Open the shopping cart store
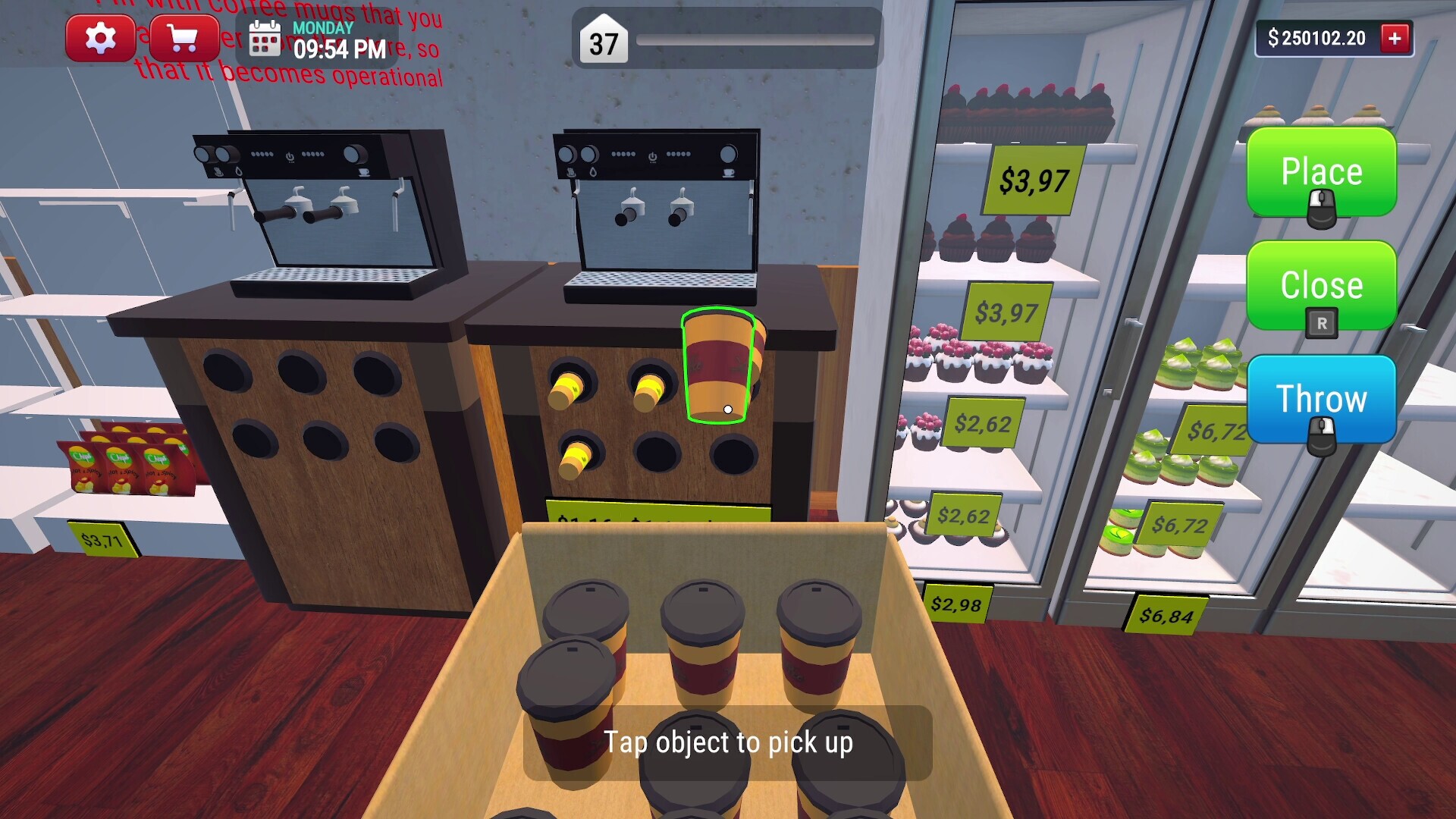Image resolution: width=1456 pixels, height=819 pixels. 182,37
